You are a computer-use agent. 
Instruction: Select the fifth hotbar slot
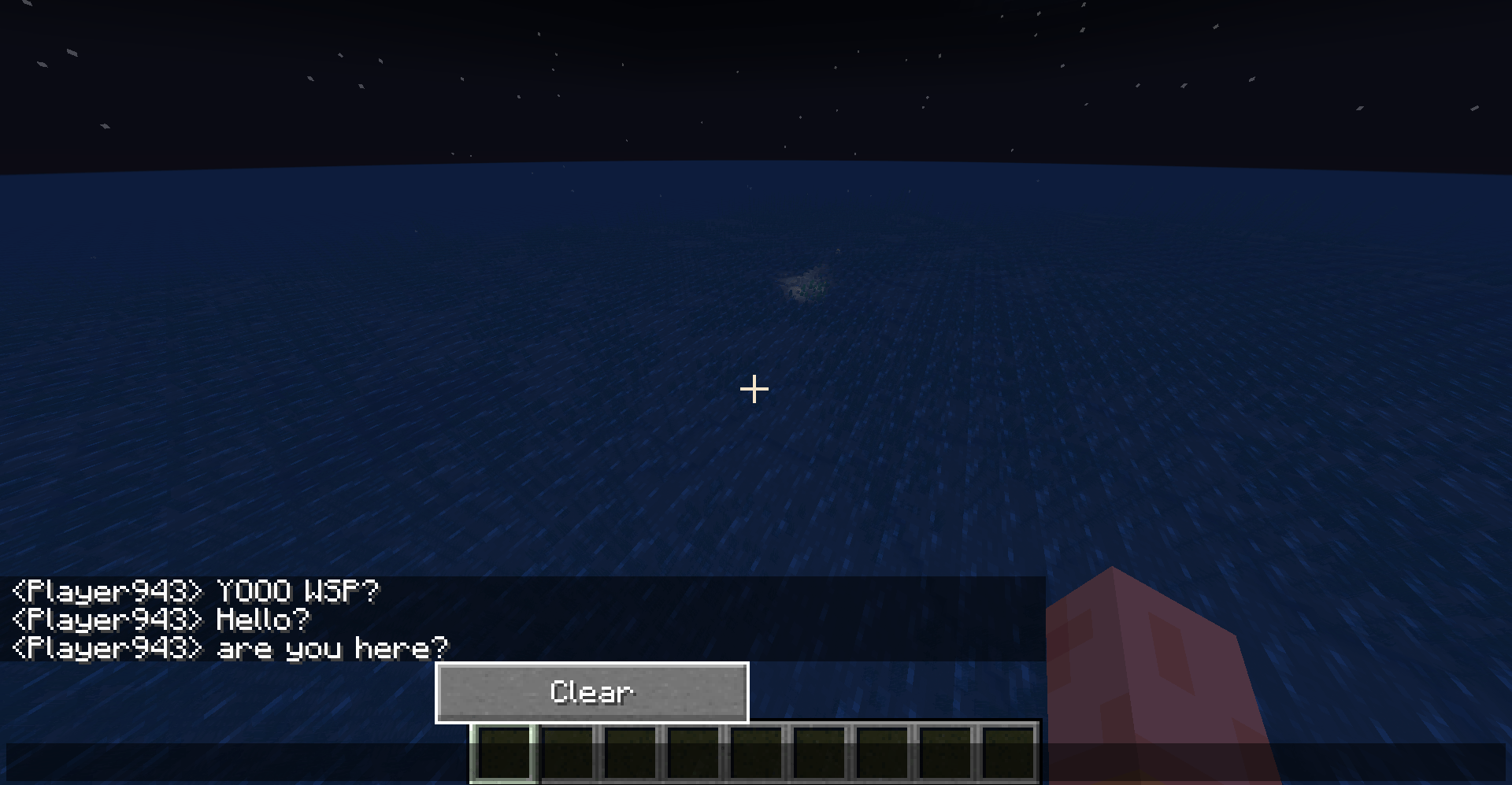pos(756,756)
